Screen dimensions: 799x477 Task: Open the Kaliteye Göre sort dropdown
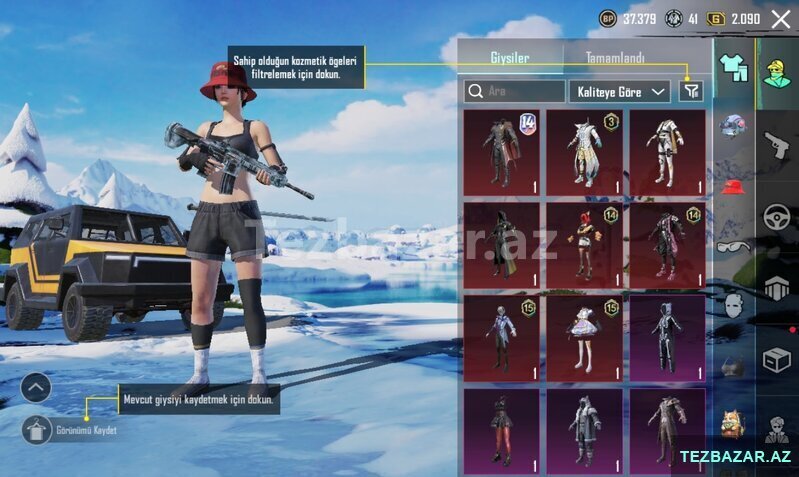tap(619, 91)
